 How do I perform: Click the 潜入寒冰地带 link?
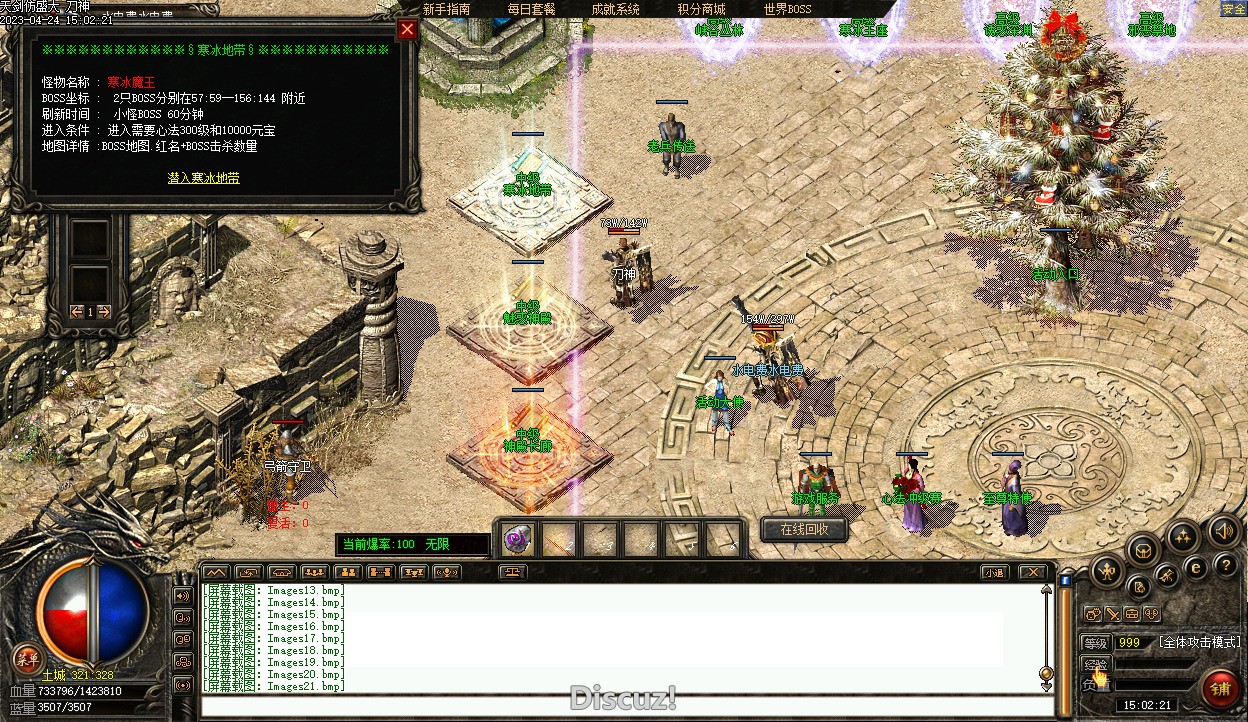point(203,178)
